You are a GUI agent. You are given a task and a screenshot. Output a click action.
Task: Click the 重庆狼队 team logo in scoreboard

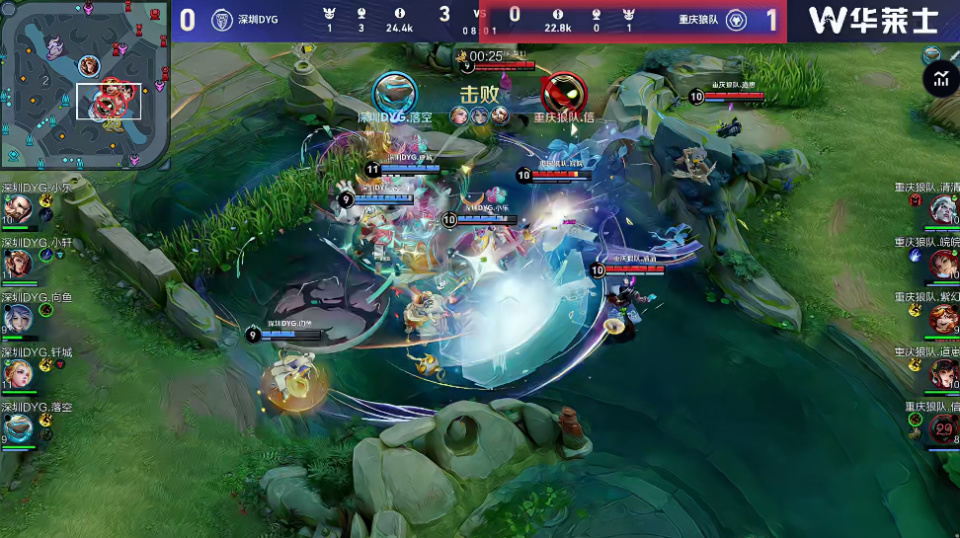click(736, 20)
